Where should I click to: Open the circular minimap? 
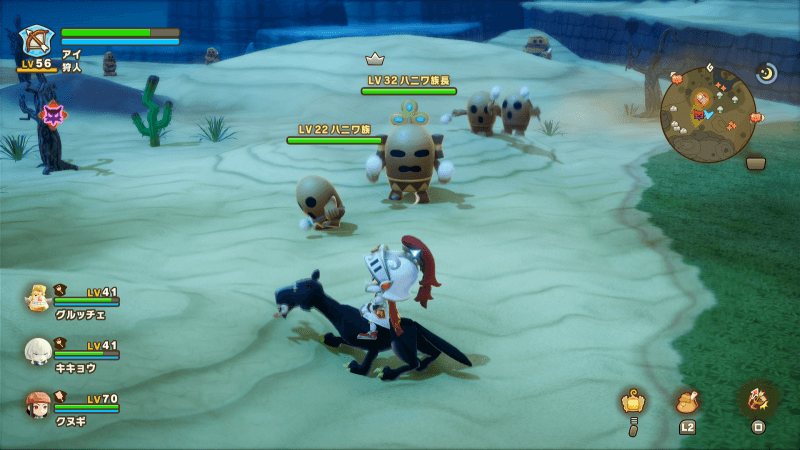point(706,113)
